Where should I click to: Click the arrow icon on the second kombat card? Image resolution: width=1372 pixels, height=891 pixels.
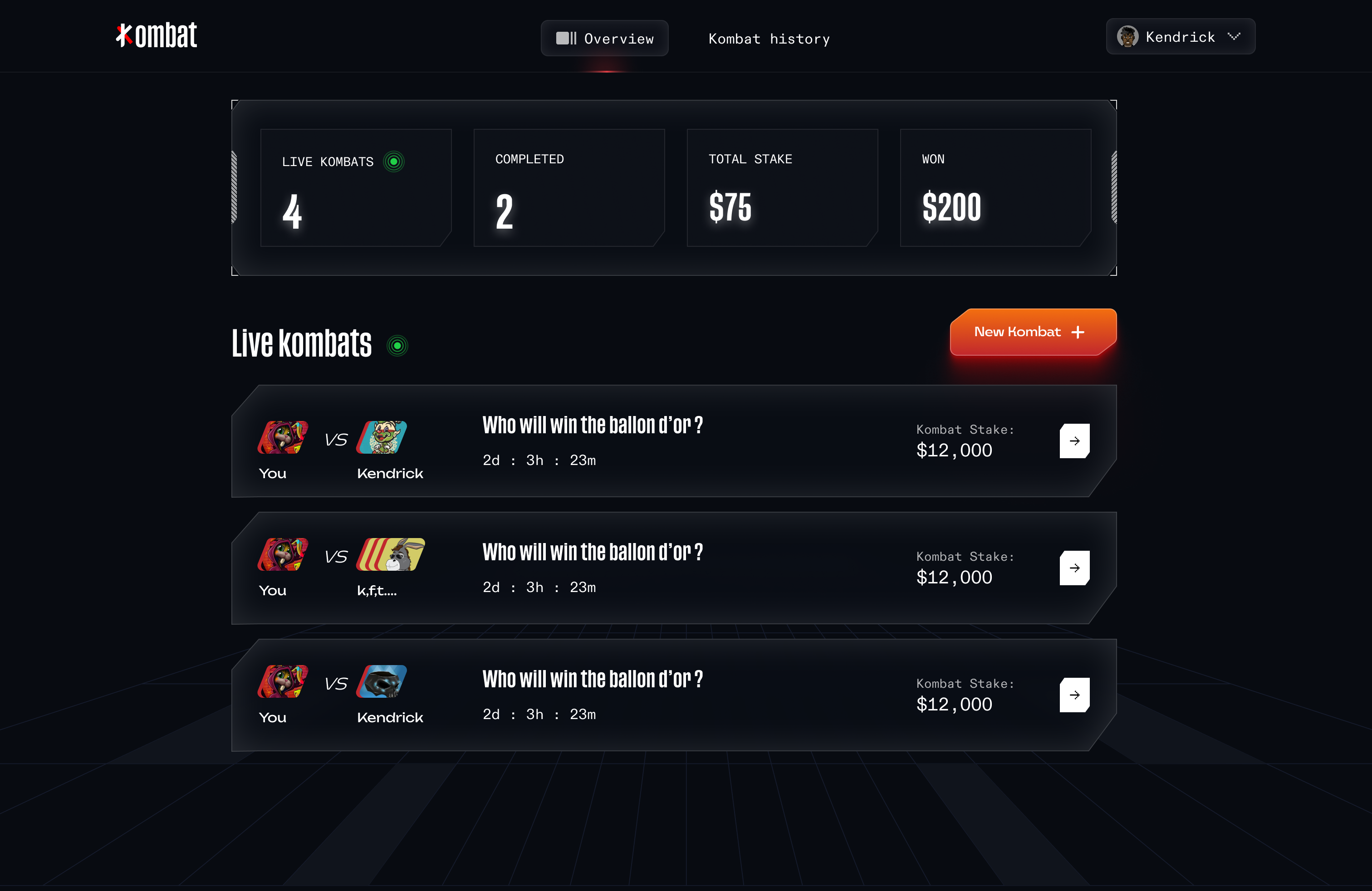tap(1074, 568)
